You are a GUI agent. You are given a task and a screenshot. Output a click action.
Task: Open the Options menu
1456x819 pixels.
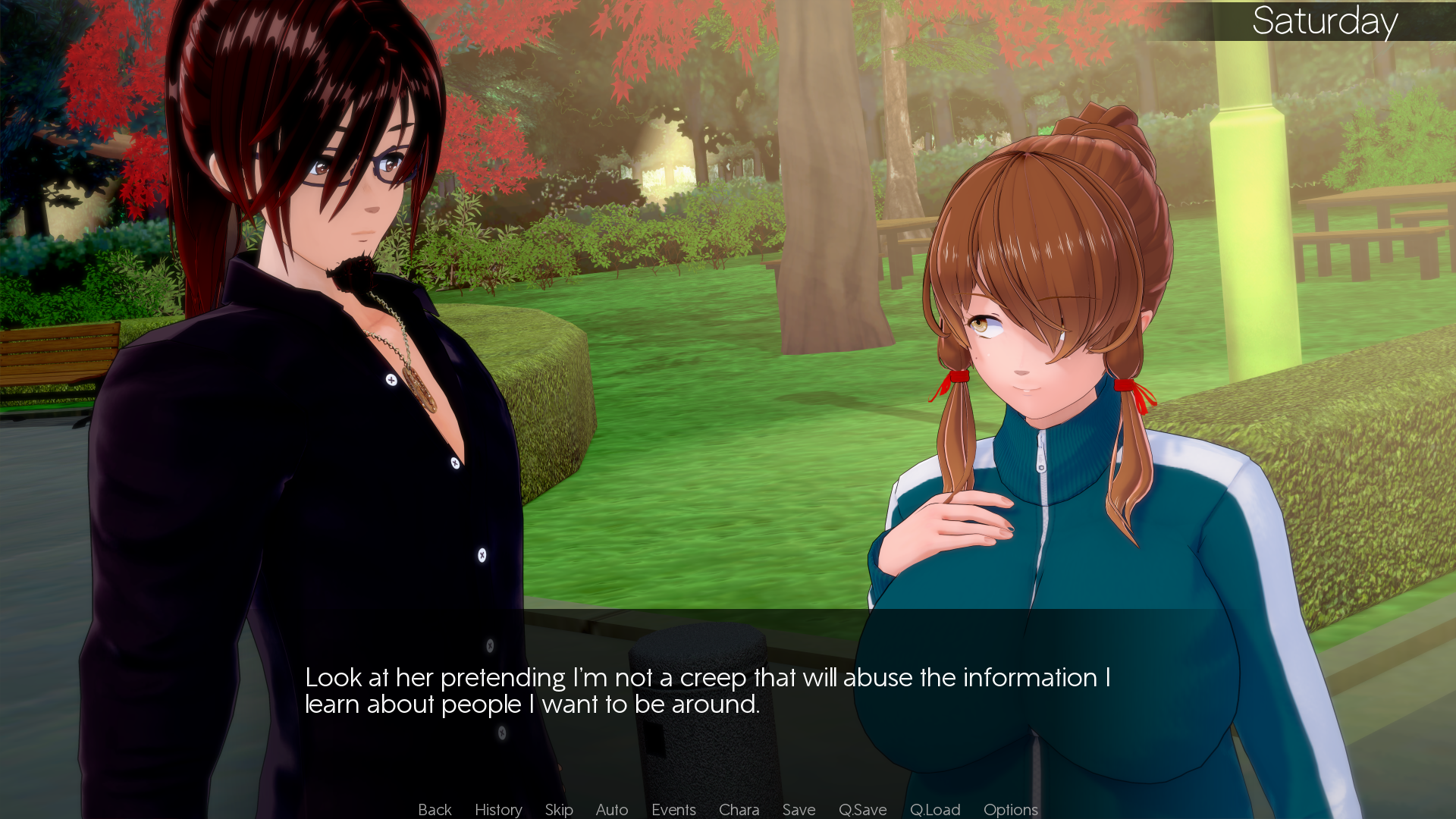(x=1010, y=809)
